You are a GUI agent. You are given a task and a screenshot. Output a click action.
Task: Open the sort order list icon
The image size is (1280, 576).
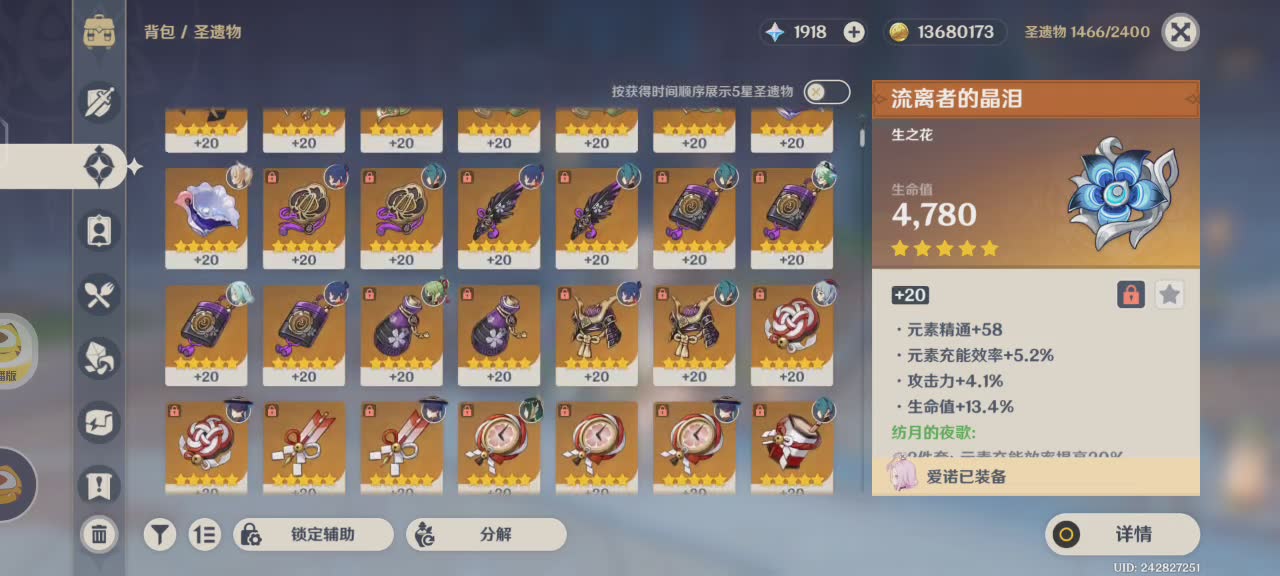point(204,534)
